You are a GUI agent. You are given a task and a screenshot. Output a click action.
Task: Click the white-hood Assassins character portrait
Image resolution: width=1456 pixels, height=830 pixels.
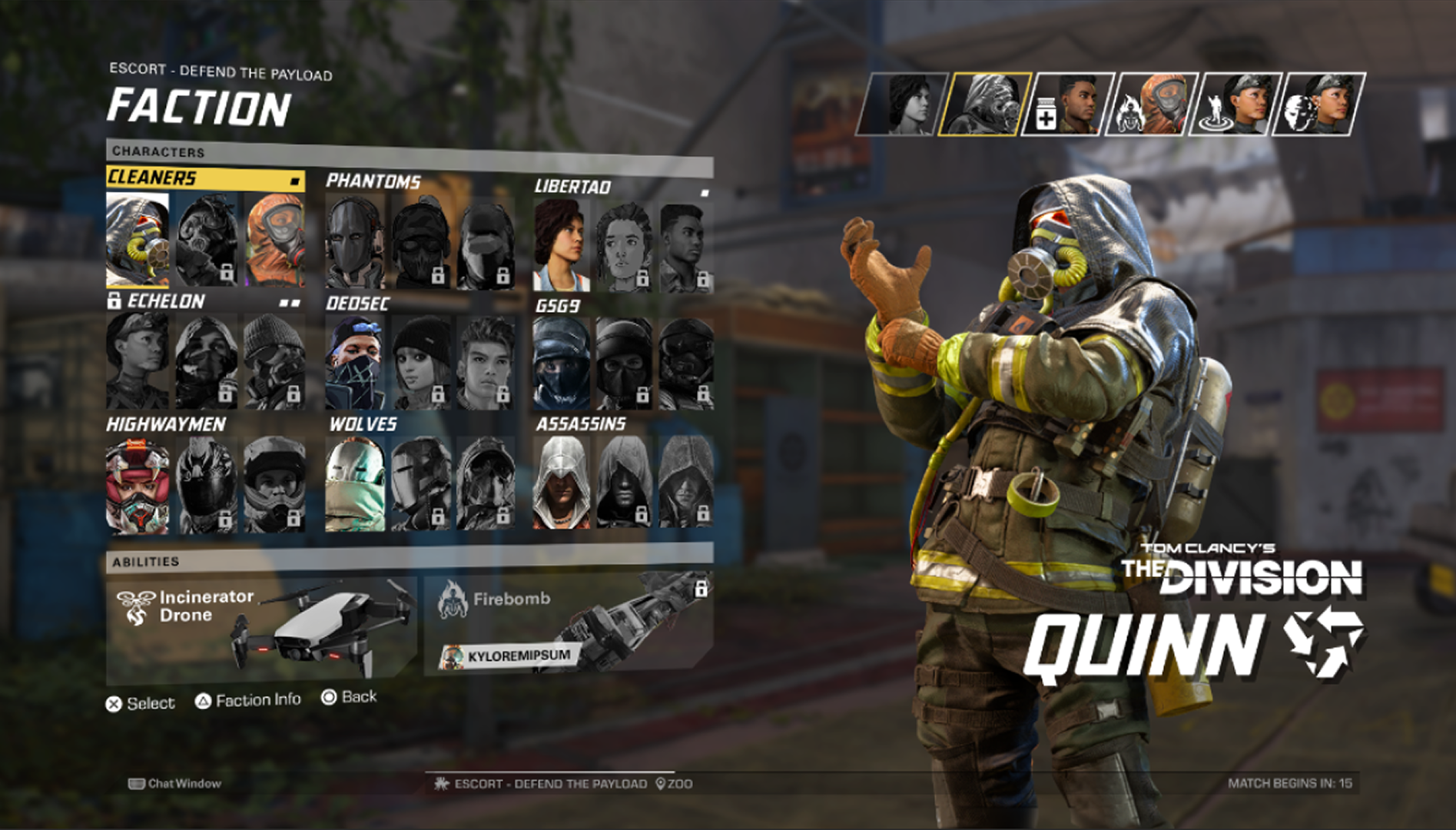click(563, 484)
